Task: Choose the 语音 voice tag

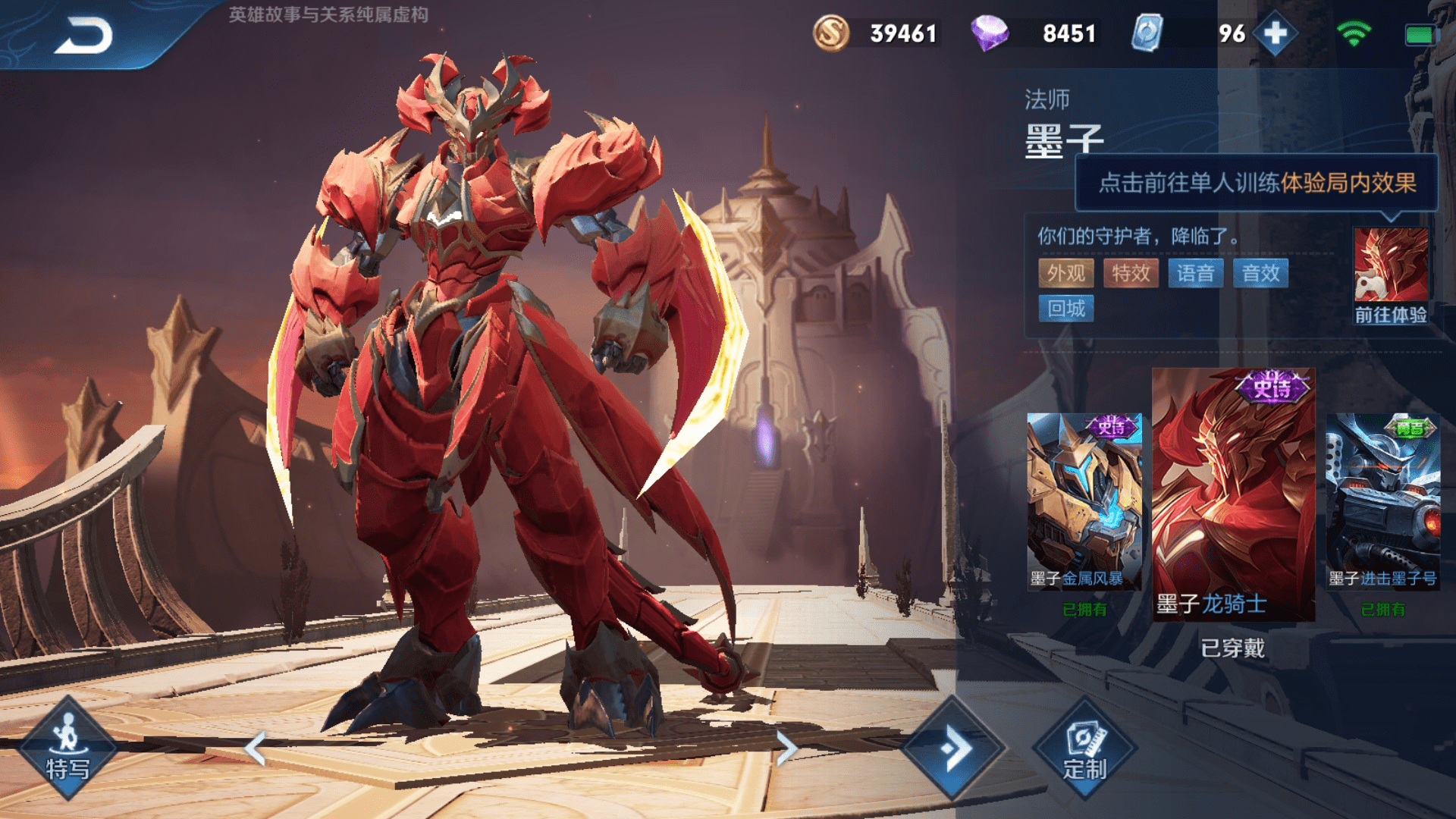Action: (x=1196, y=273)
